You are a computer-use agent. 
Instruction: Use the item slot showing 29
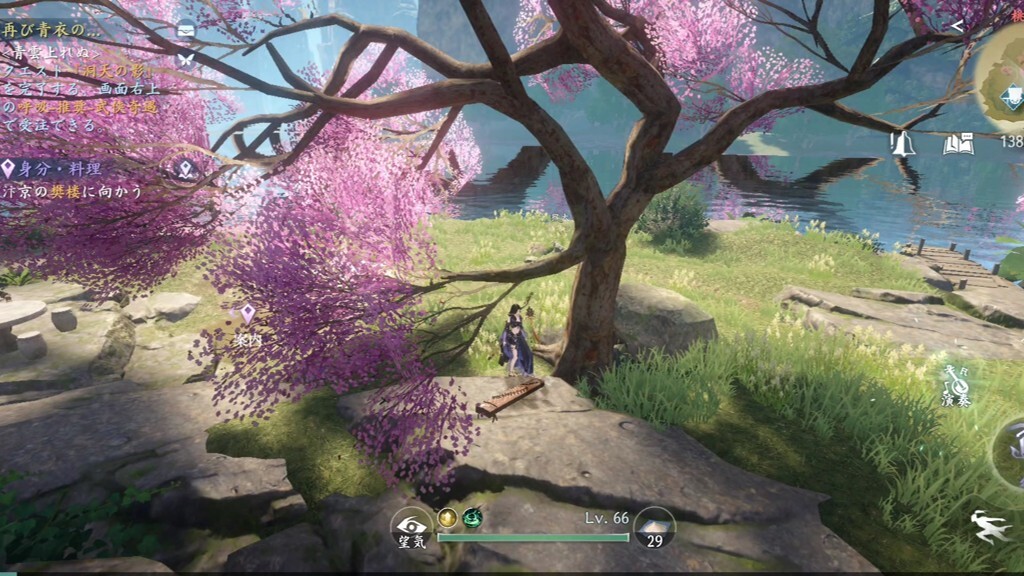pos(654,528)
